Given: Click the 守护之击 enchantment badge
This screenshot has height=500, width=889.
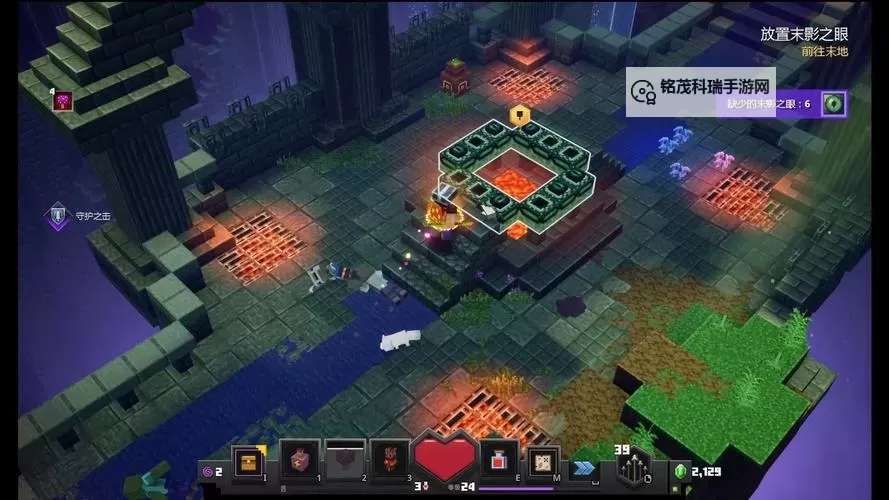Looking at the screenshot, I should tap(57, 215).
